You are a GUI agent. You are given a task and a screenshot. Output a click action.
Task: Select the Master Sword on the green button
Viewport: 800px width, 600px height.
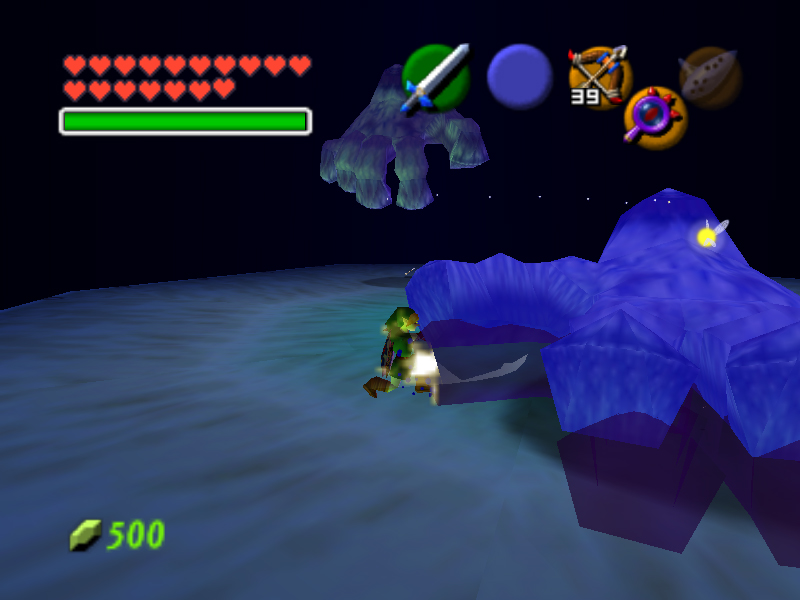point(436,77)
